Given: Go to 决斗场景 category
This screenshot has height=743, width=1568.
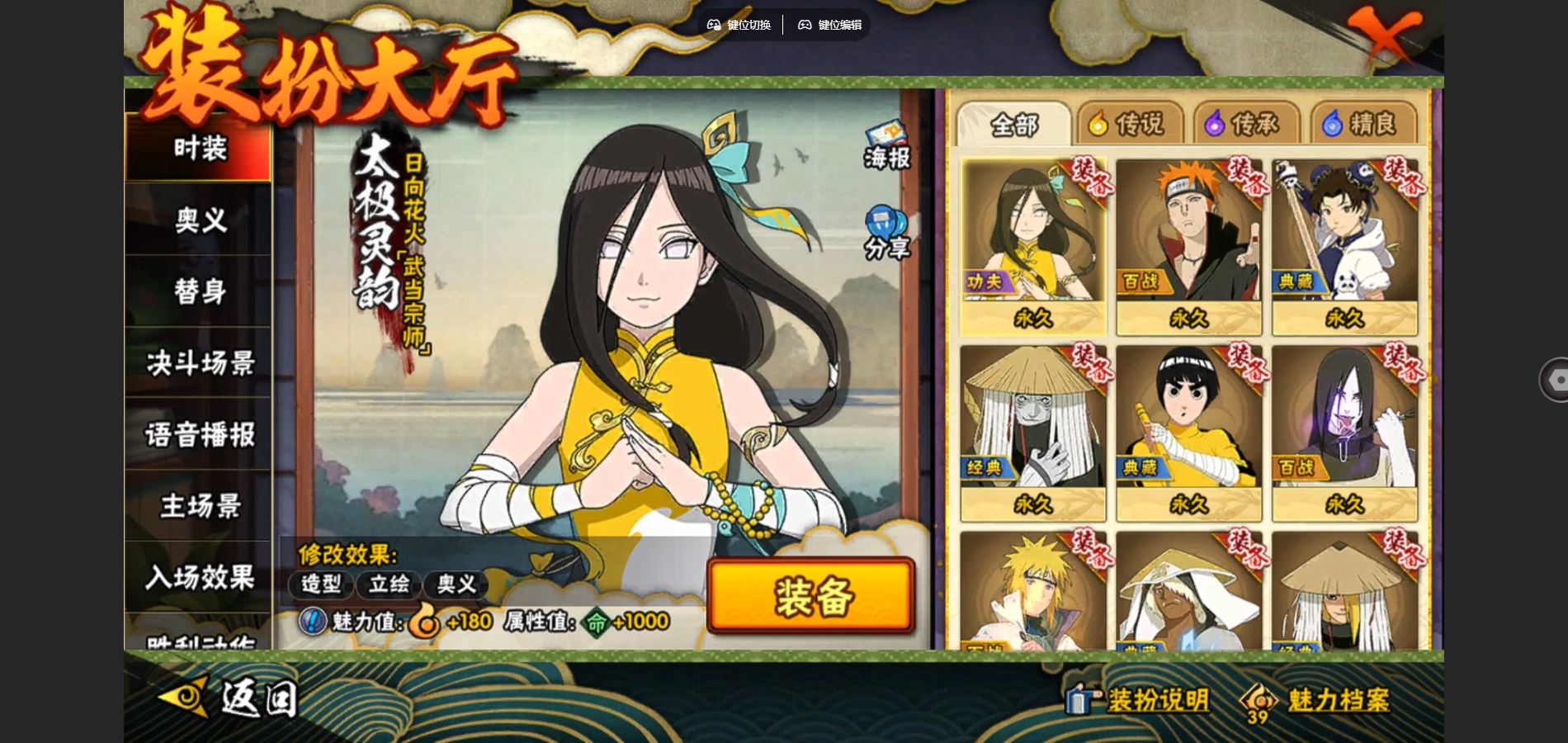Looking at the screenshot, I should click(x=199, y=363).
